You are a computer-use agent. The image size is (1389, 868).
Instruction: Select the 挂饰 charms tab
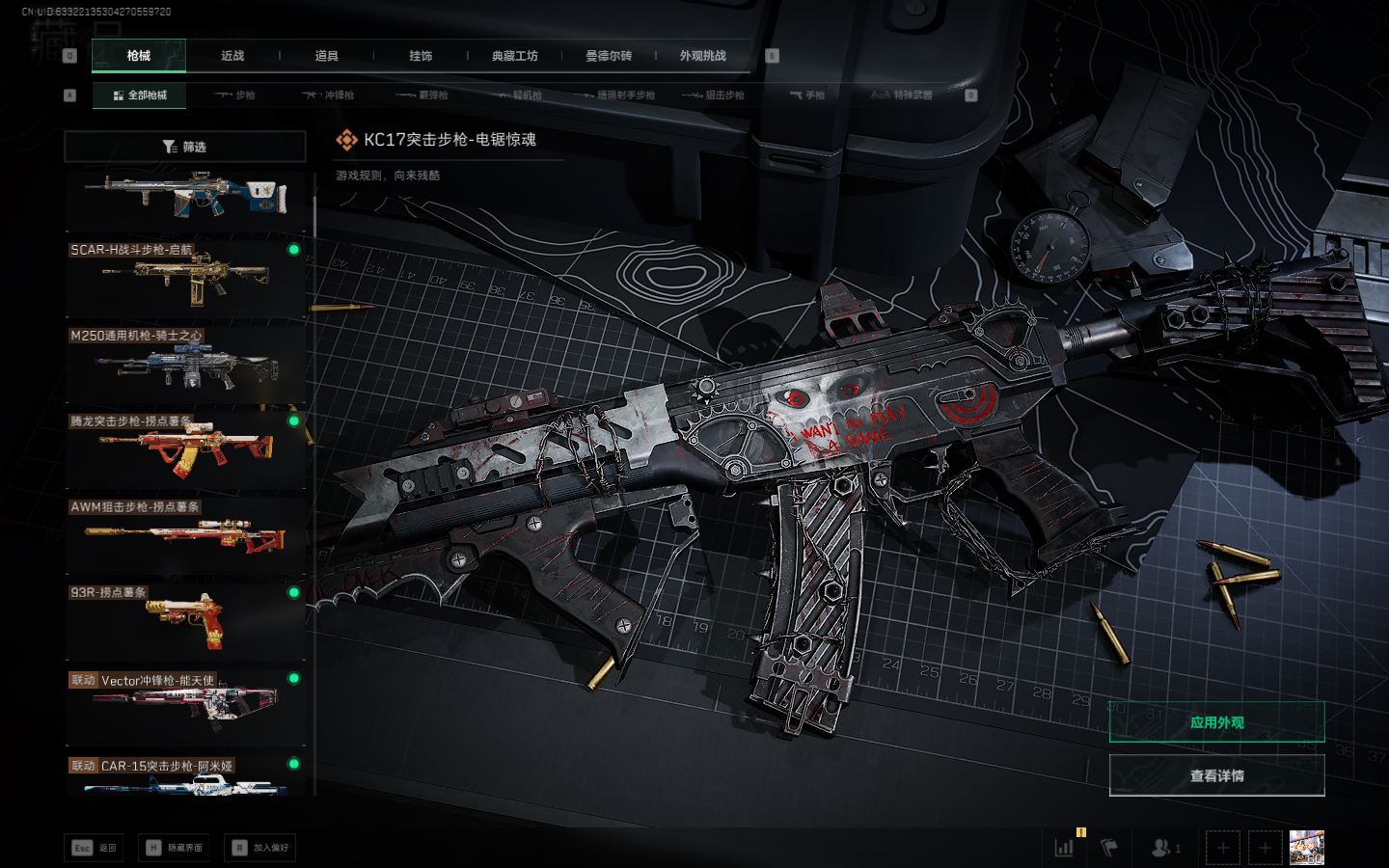[421, 56]
